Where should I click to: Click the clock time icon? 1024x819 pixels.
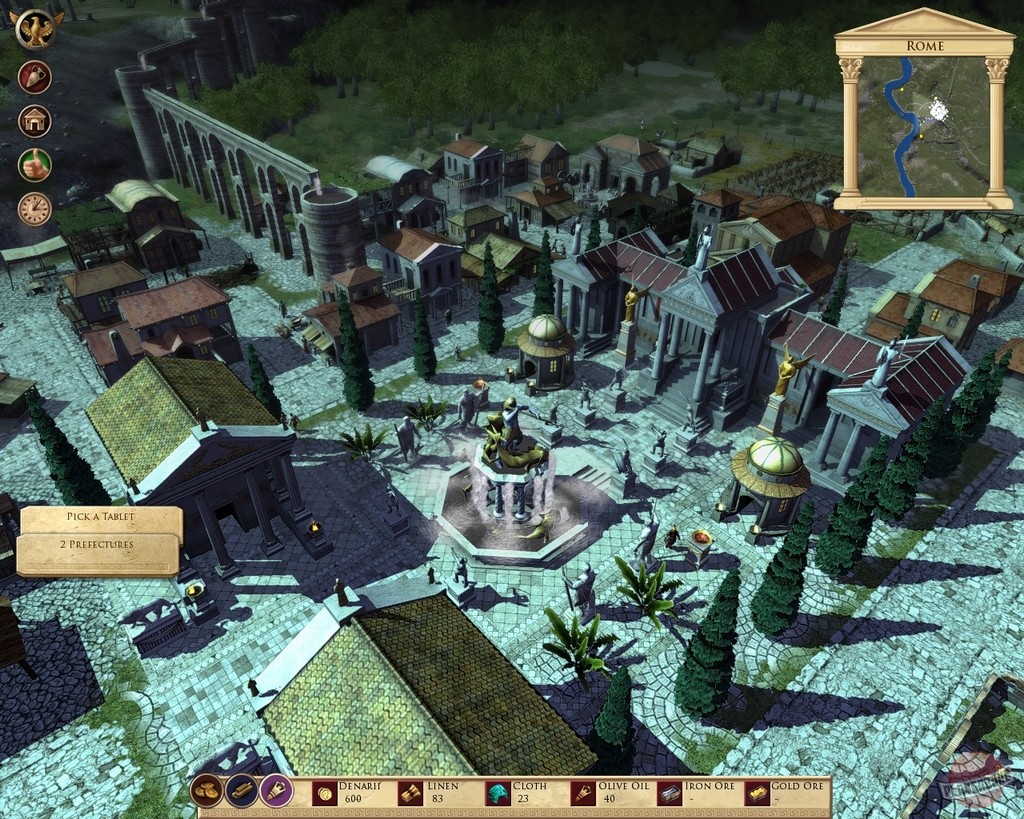point(34,209)
